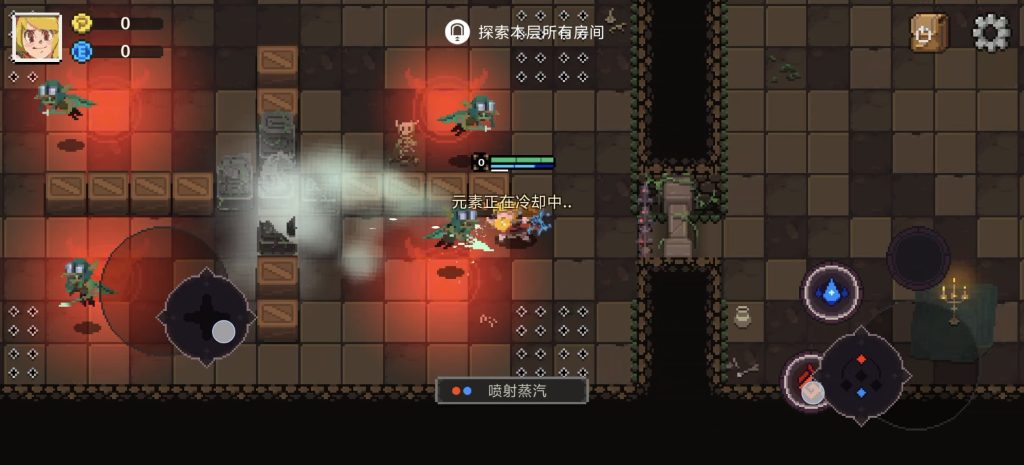Open the settings gear menu
The image size is (1024, 465).
click(991, 33)
